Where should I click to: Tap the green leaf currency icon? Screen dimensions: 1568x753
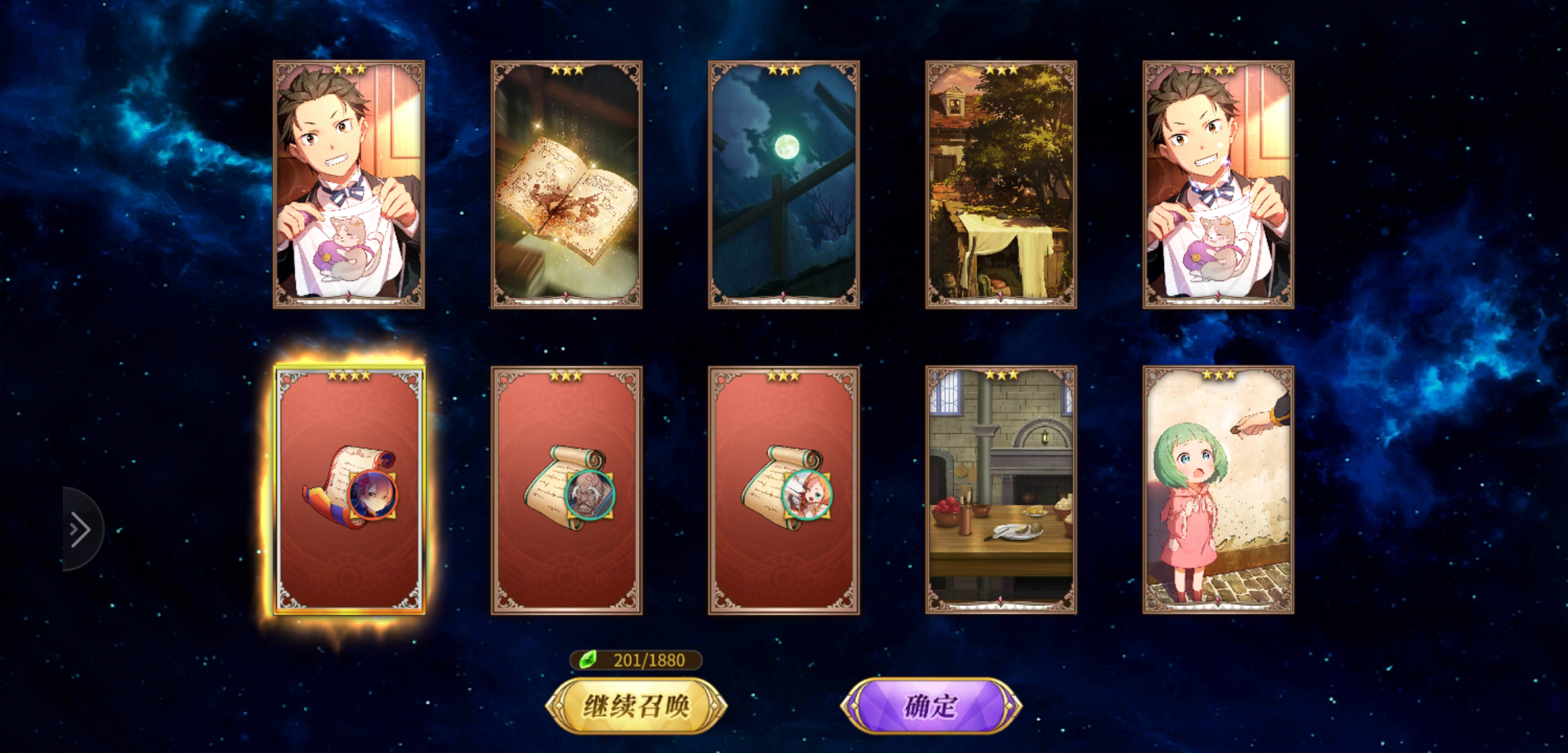click(589, 660)
